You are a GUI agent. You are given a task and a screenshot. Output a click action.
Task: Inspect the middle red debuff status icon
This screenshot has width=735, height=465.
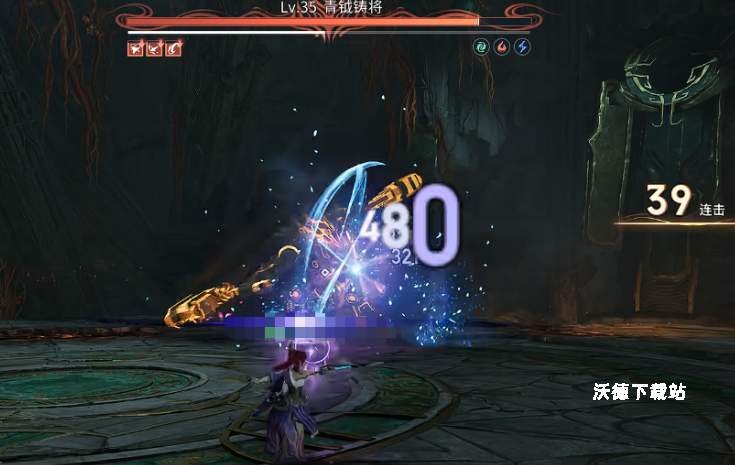click(x=154, y=48)
